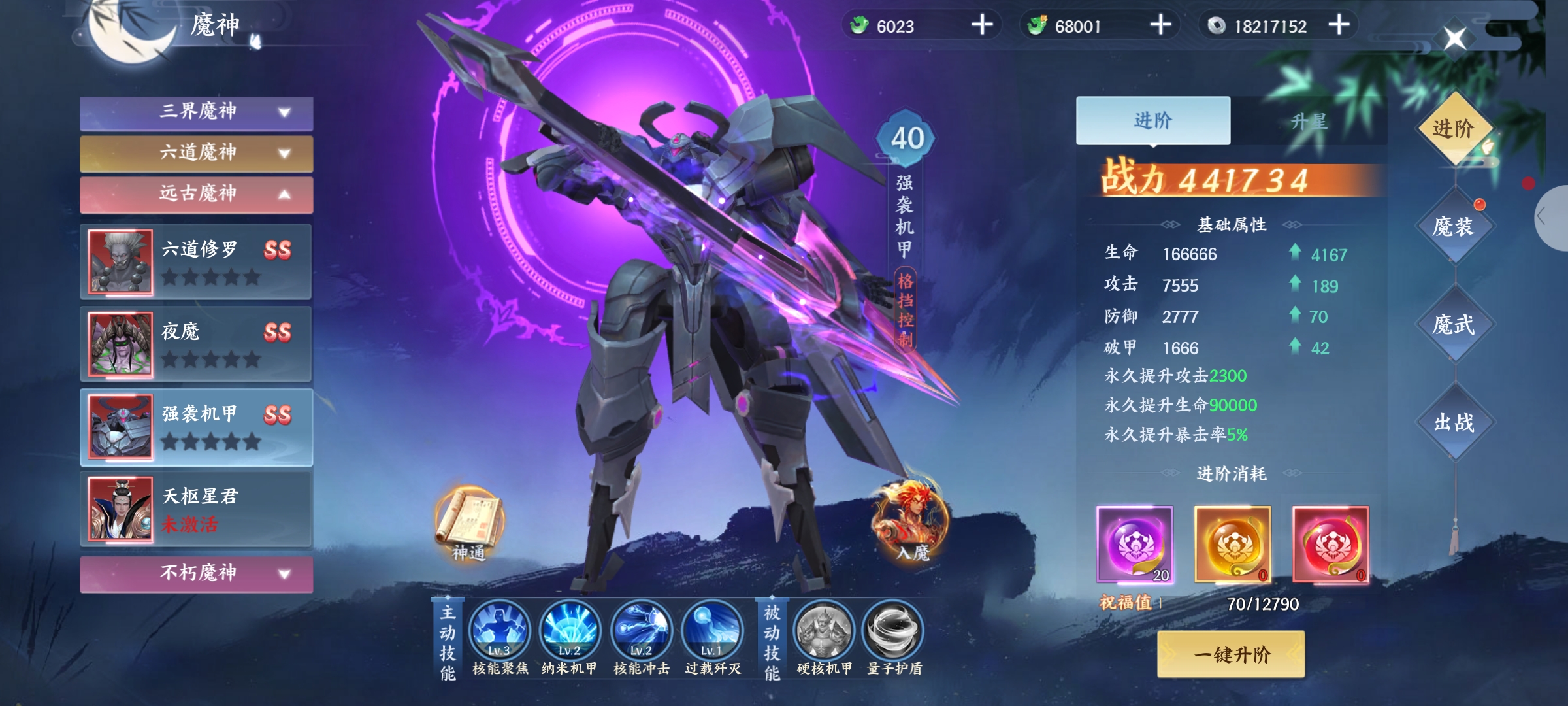Tap the 一键升阶 button
1568x706 pixels.
tap(1231, 654)
